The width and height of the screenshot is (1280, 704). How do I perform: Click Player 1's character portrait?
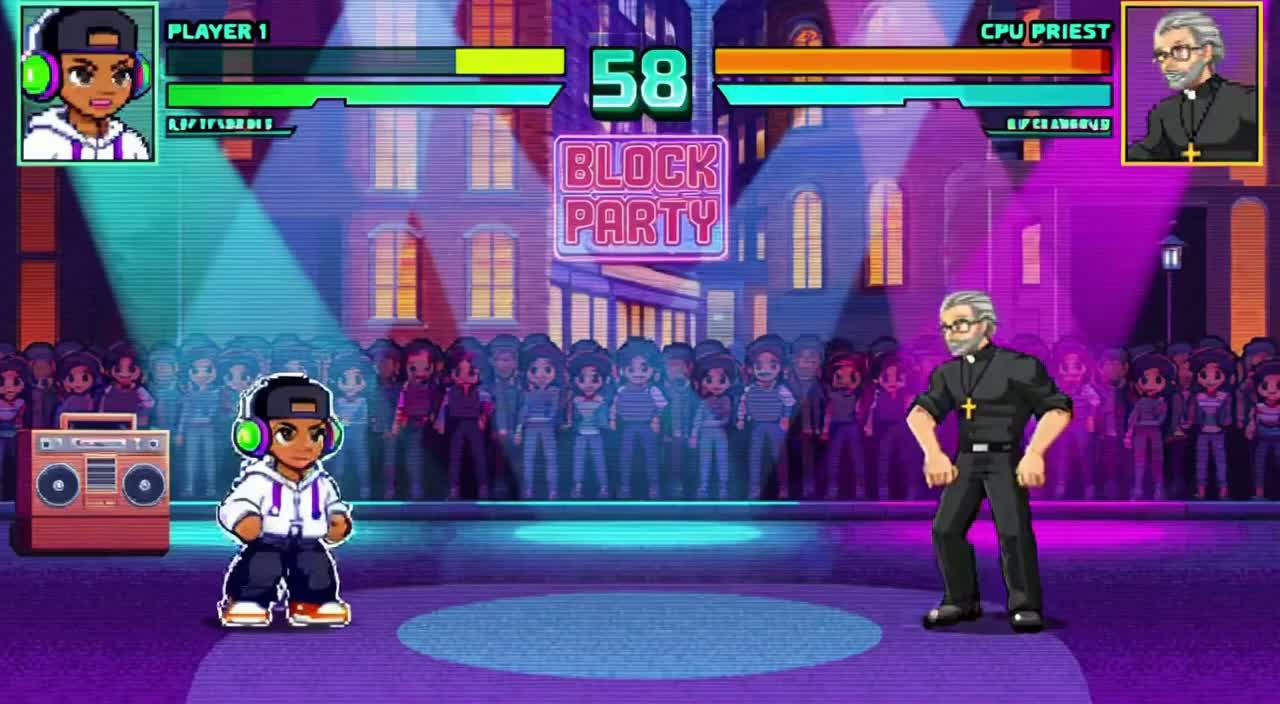point(88,83)
